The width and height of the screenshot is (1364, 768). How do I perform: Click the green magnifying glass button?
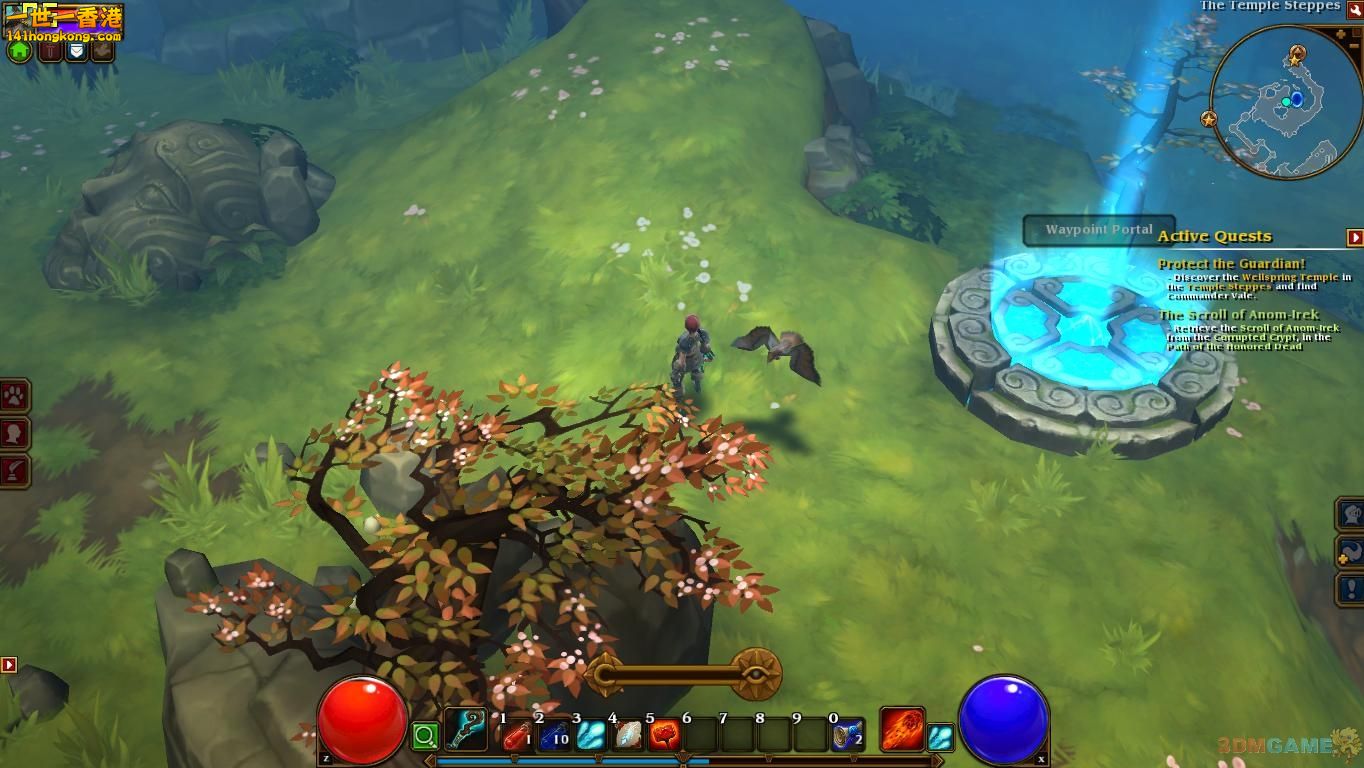[x=425, y=738]
